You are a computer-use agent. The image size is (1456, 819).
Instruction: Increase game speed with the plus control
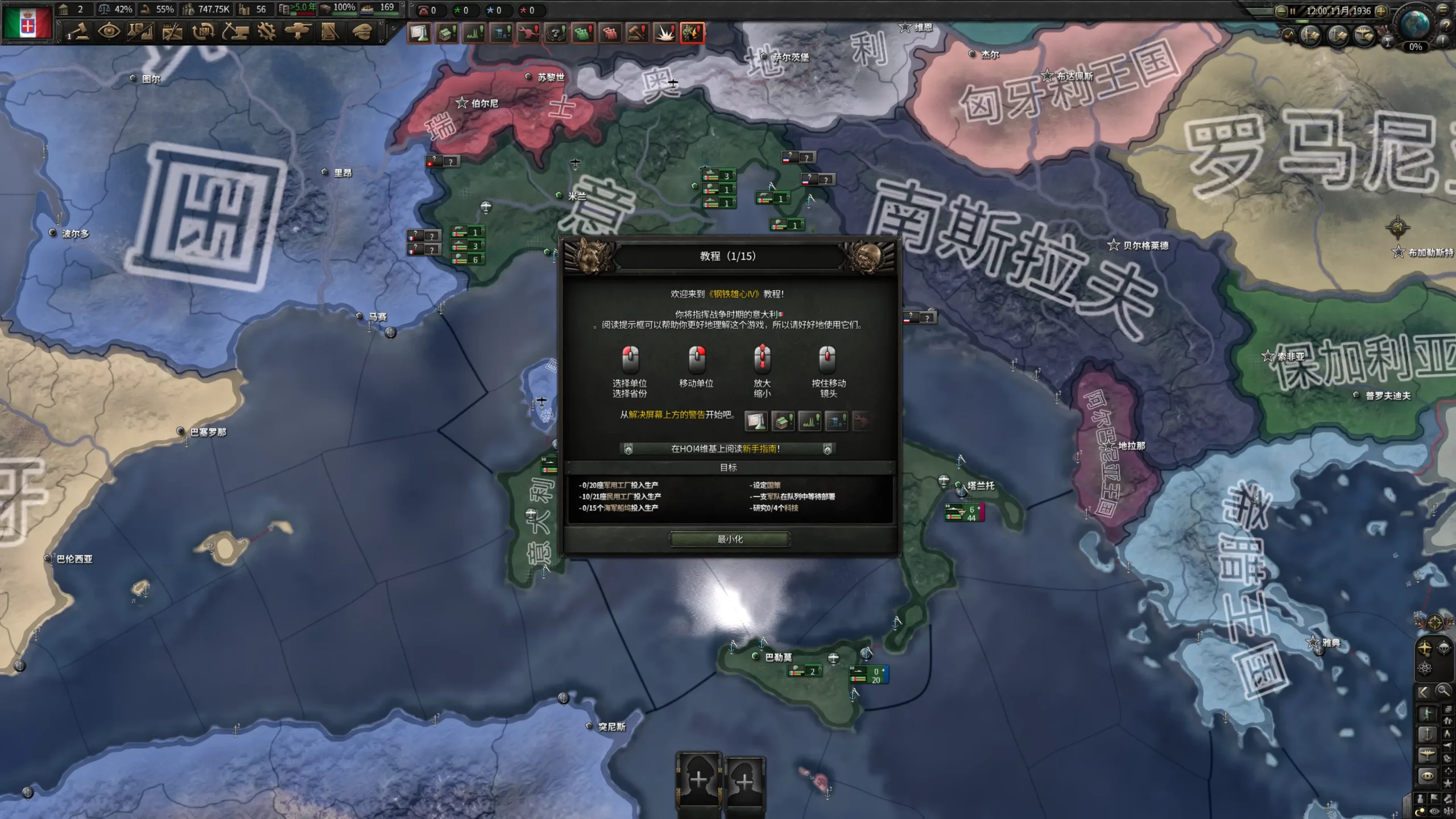tap(1381, 11)
